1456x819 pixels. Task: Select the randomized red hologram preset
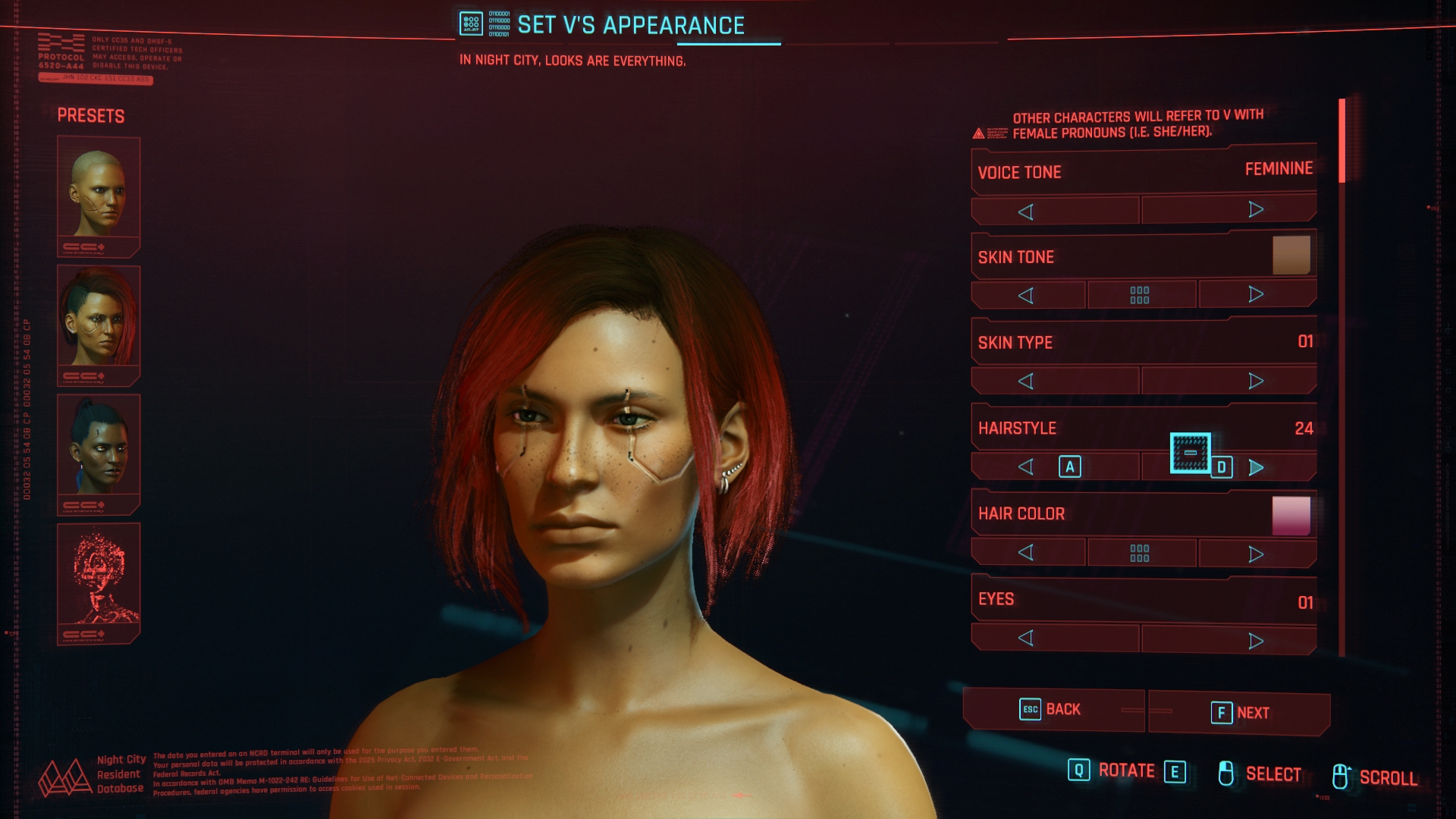99,576
